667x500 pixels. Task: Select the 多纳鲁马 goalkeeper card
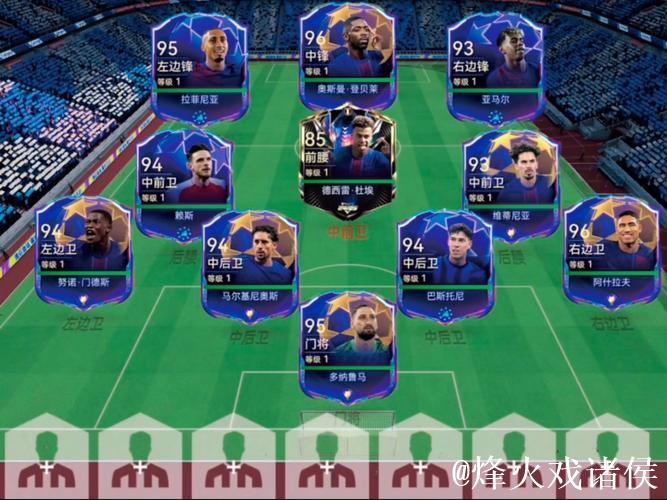347,345
